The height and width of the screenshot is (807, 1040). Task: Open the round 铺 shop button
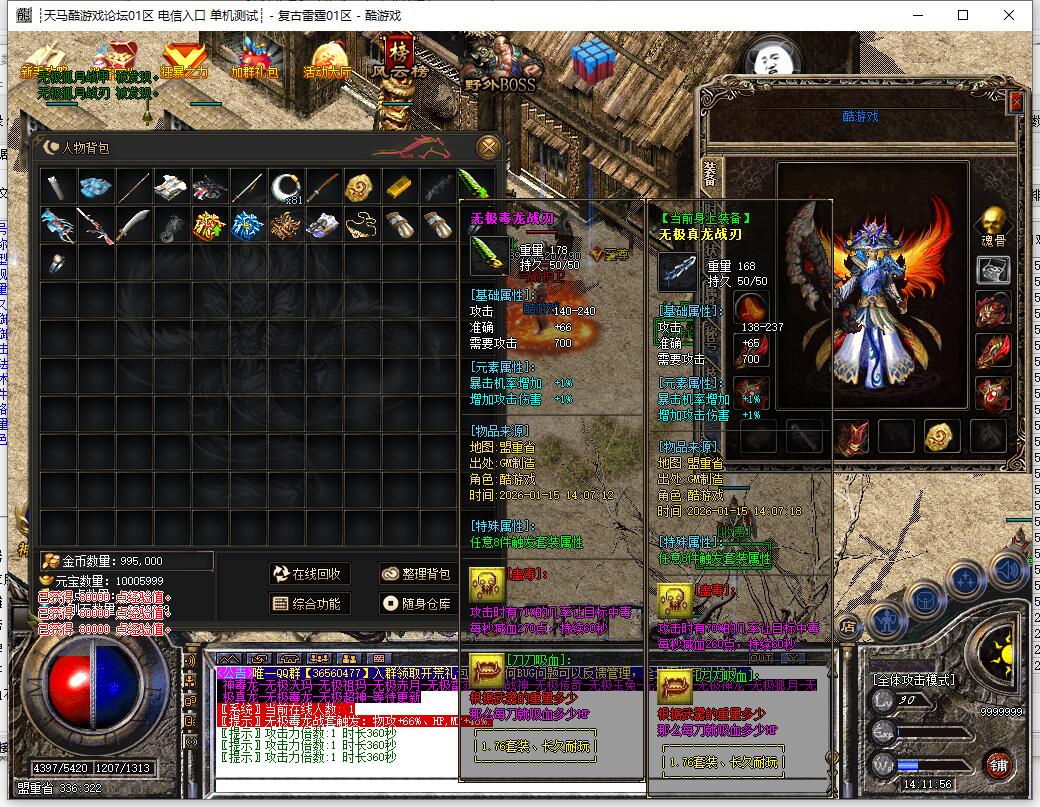pos(998,766)
